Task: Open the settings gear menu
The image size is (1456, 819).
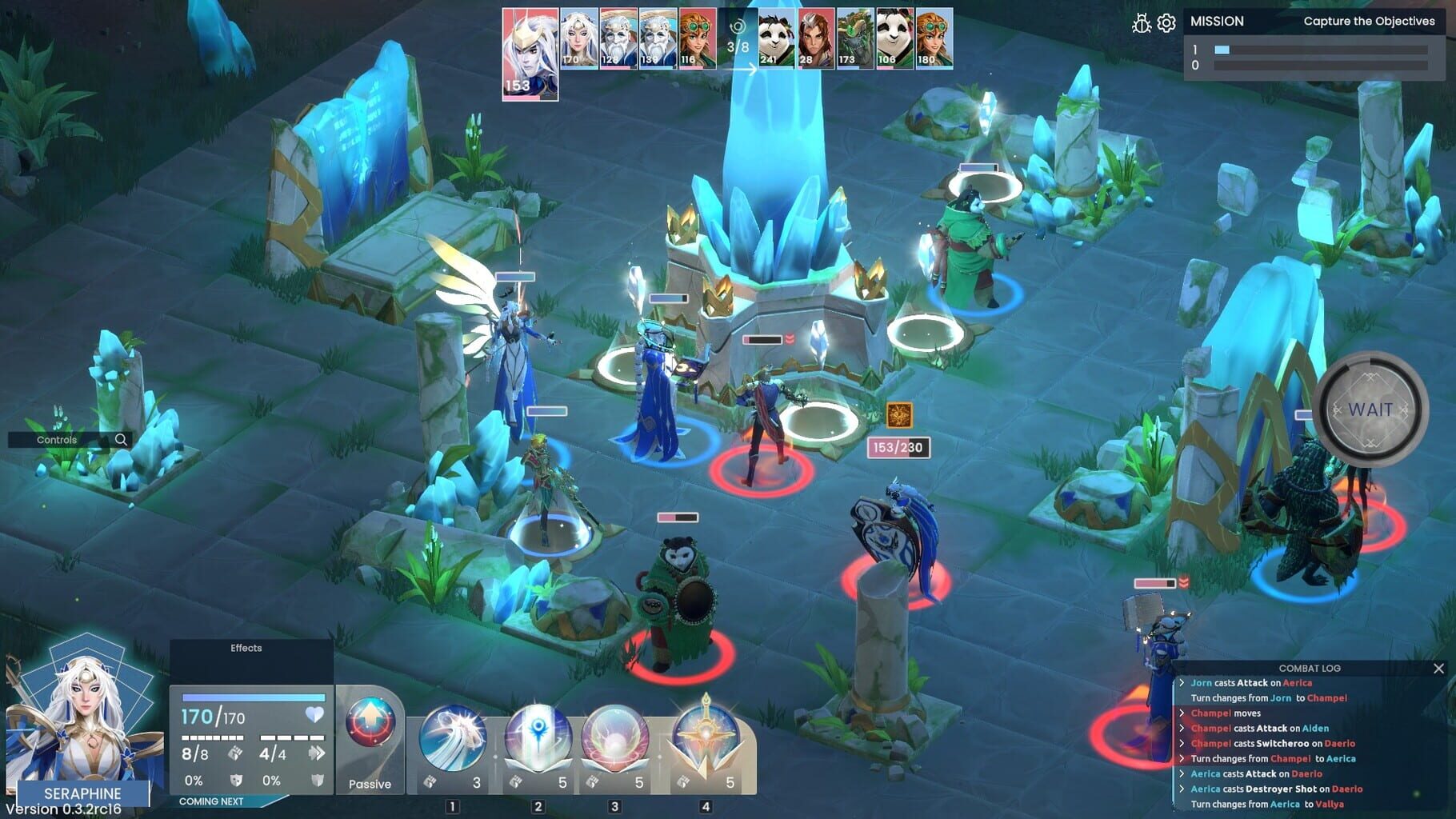Action: tap(1168, 22)
